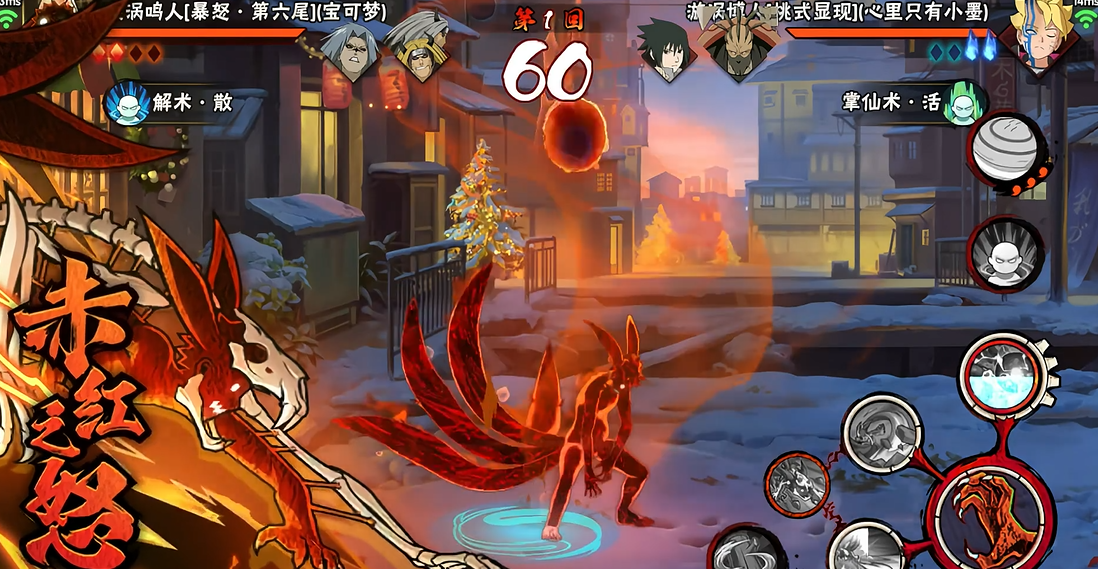Use the grey skill directly left of the ultimate
The width and height of the screenshot is (1098, 569).
tap(880, 432)
